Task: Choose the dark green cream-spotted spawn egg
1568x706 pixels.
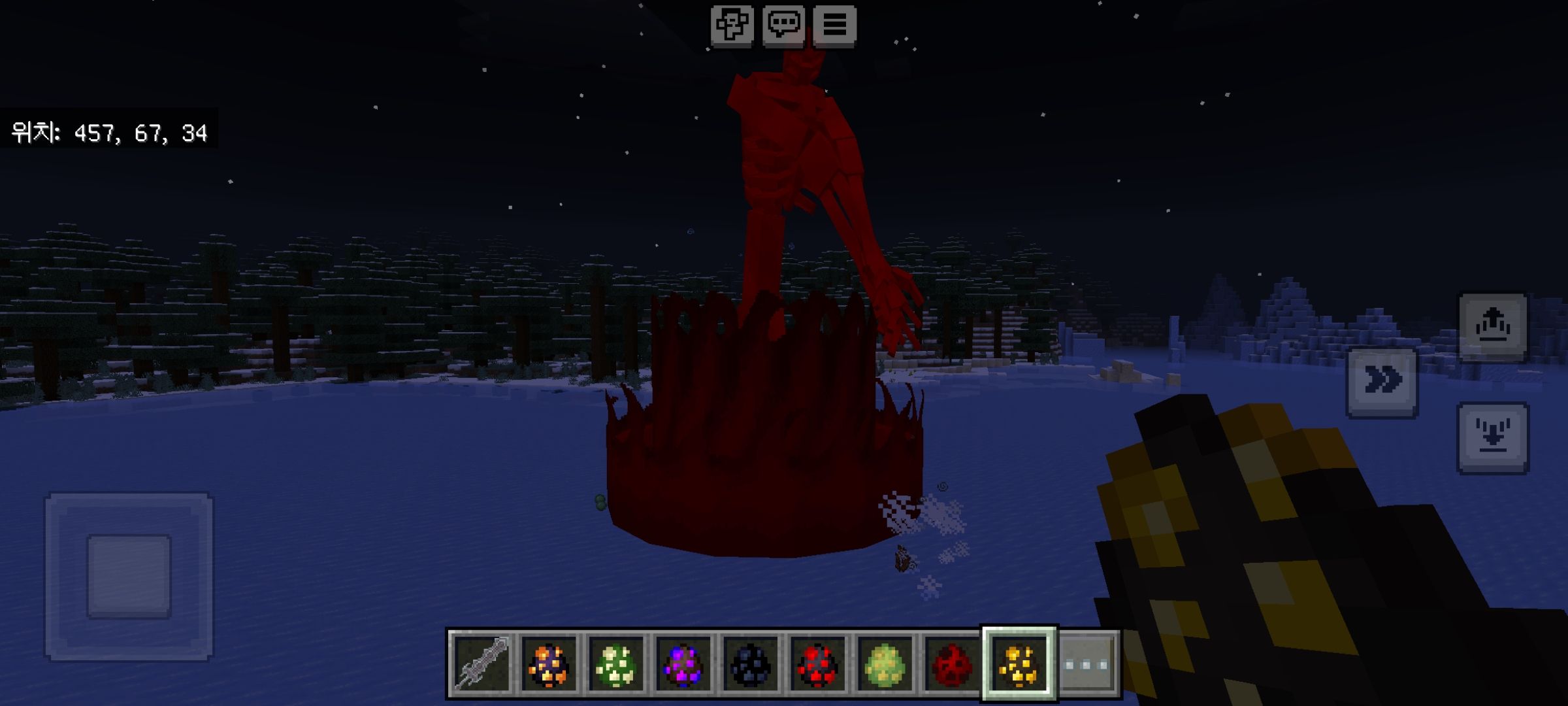Action: pos(617,664)
